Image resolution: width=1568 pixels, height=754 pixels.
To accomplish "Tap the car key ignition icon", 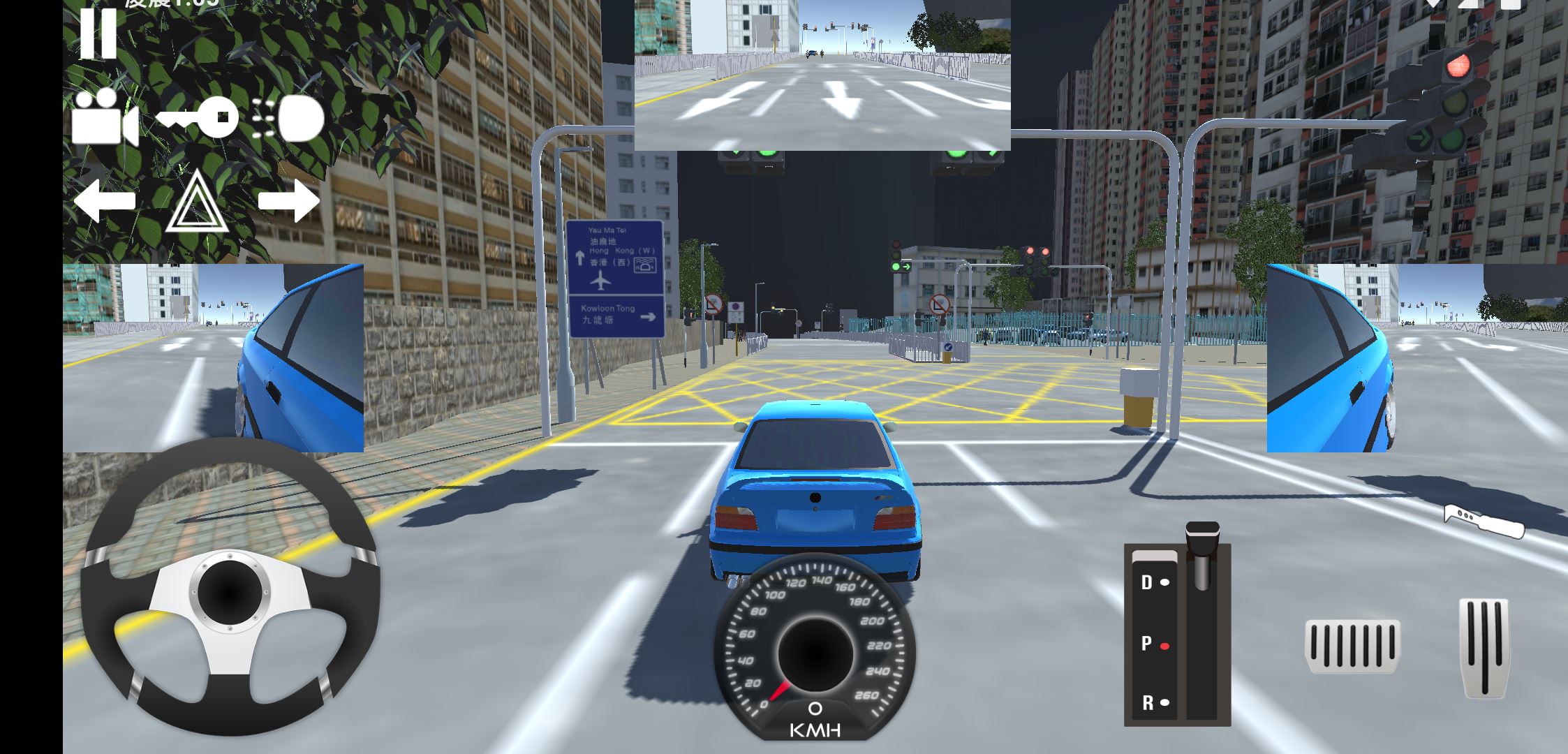I will [198, 117].
